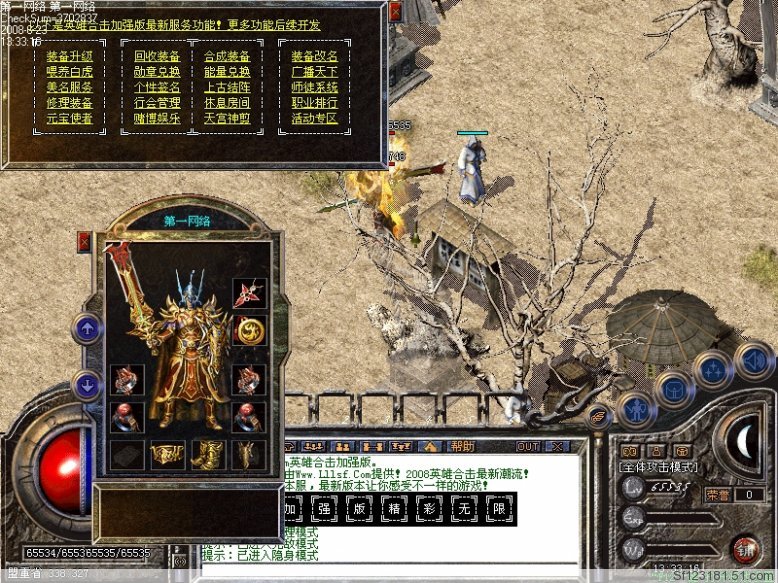The image size is (778, 583).
Task: Select the golden medal equipment slot
Action: [x=249, y=329]
